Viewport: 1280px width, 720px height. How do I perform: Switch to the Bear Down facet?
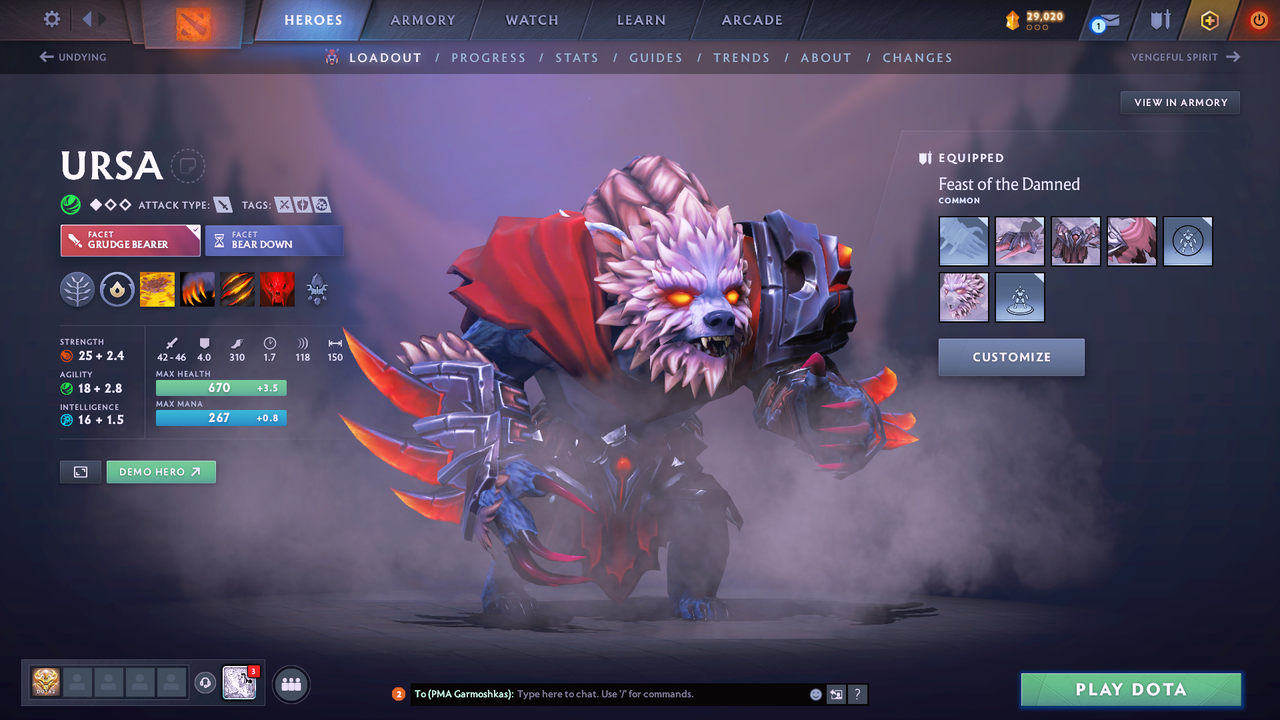[x=275, y=240]
